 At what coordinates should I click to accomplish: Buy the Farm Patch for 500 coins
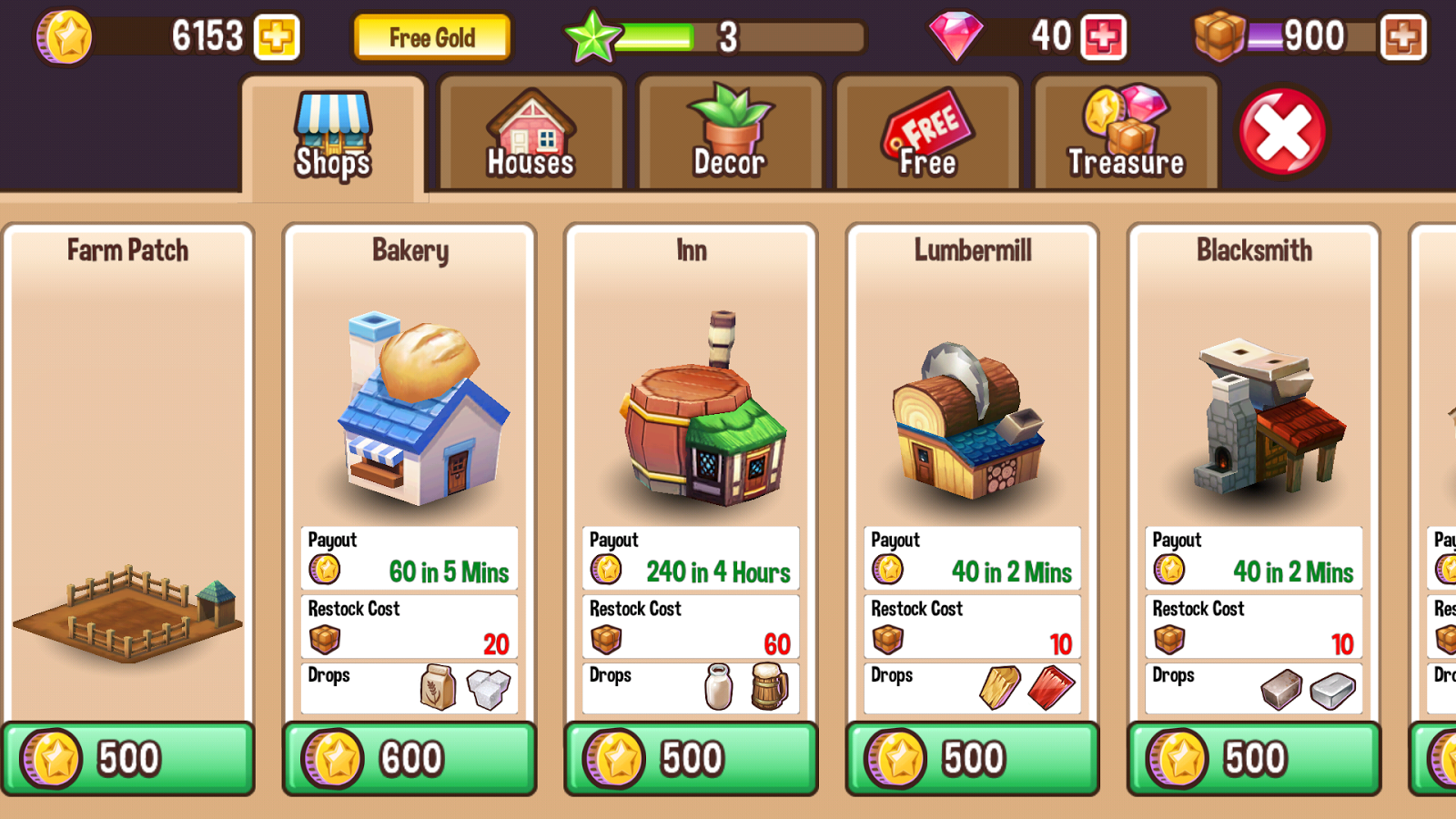(127, 757)
